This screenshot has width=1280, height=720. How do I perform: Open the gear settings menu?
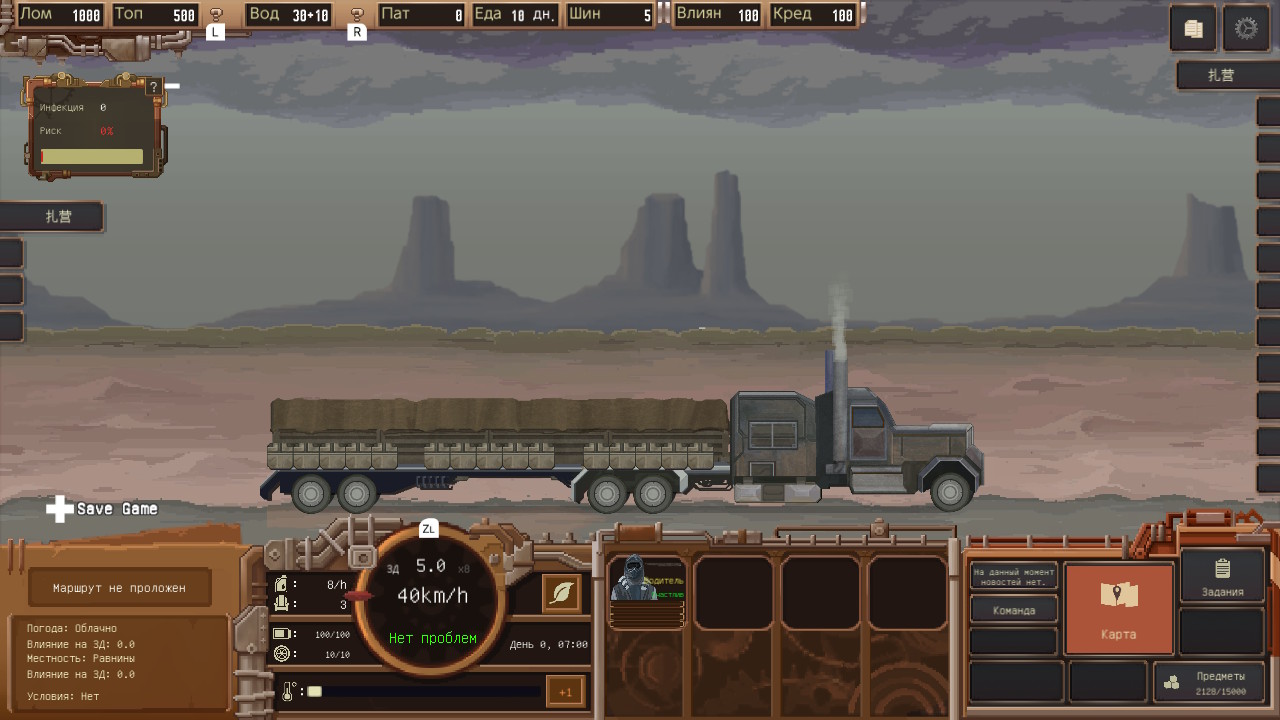(x=1245, y=29)
